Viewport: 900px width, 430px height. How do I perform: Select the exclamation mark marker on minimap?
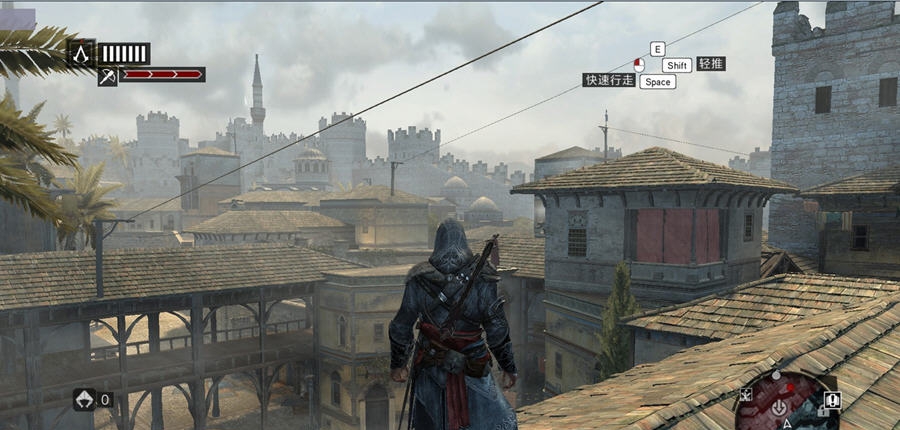(x=833, y=400)
